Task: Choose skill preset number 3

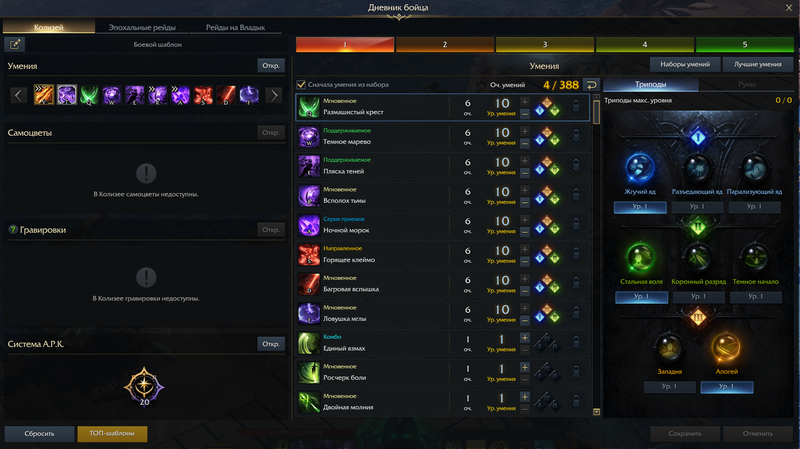Action: pos(544,45)
